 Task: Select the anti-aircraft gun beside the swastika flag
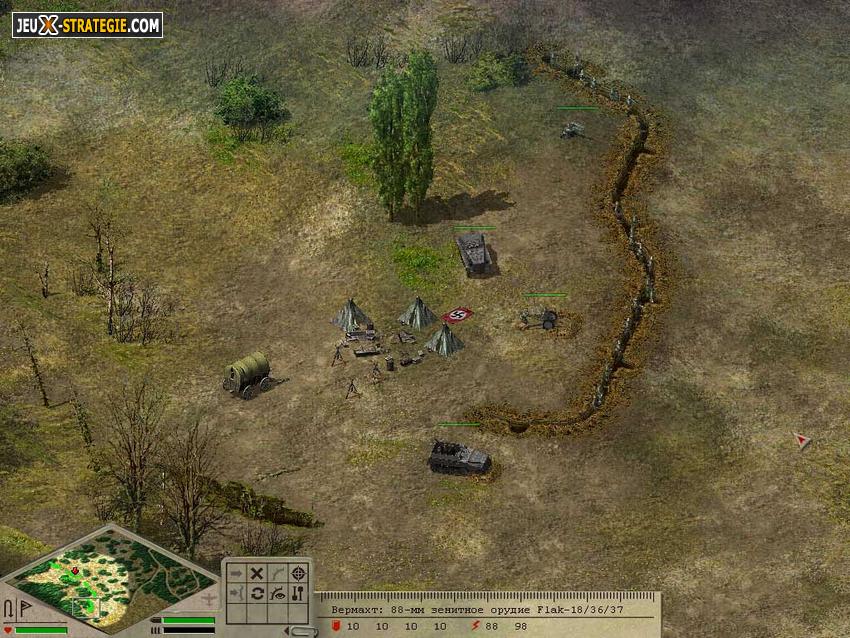point(542,318)
